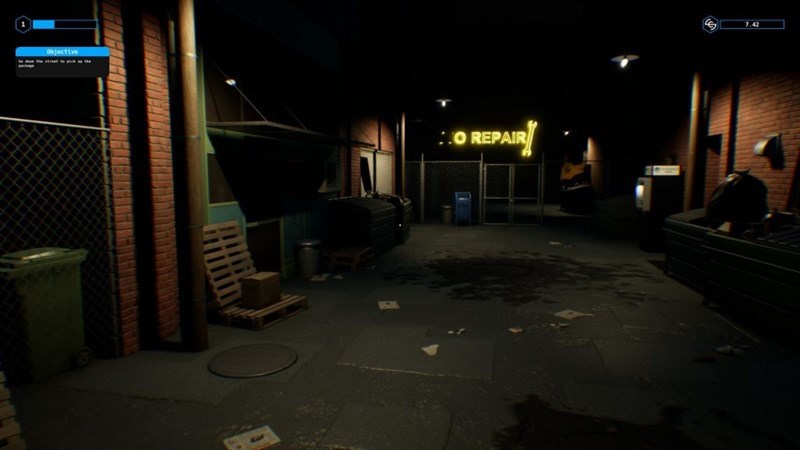Select the level 1 hexagon badge

(22, 23)
